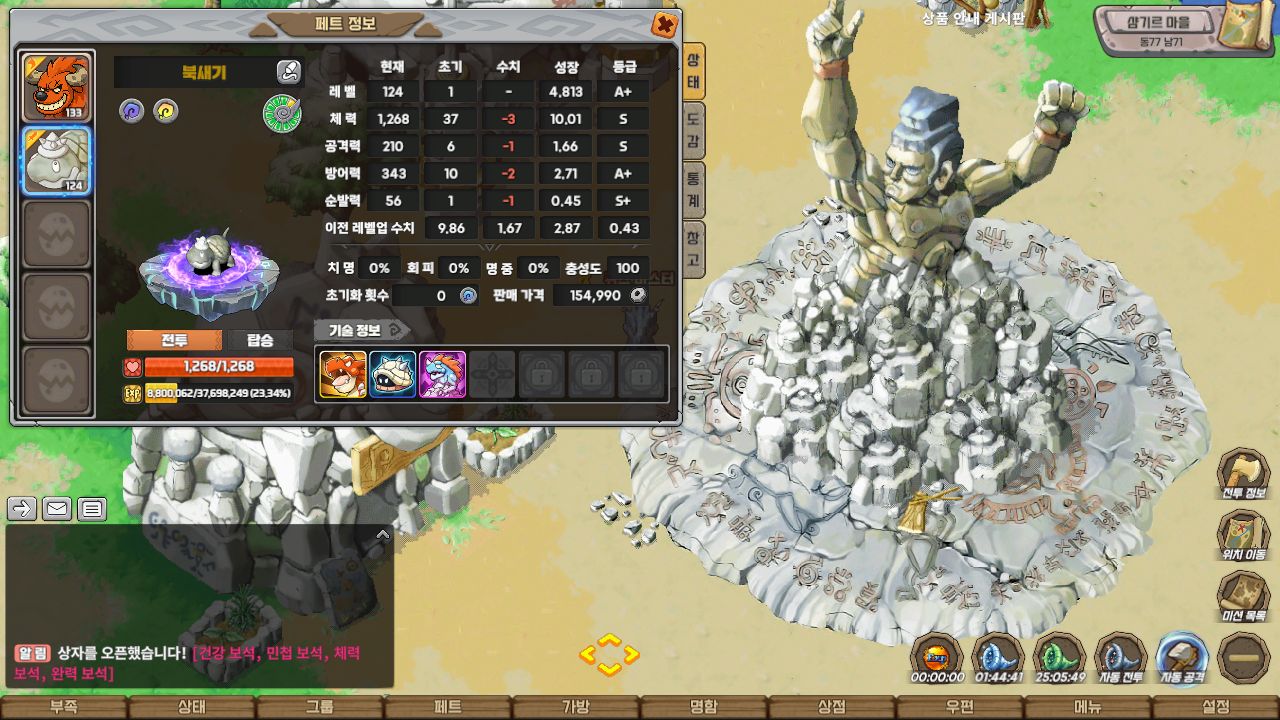Click the pet rename pencil icon
The image size is (1280, 720).
click(288, 71)
